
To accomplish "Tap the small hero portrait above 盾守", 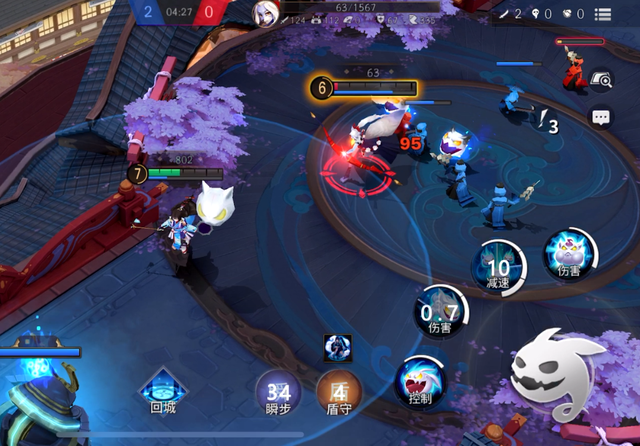I will (337, 347).
